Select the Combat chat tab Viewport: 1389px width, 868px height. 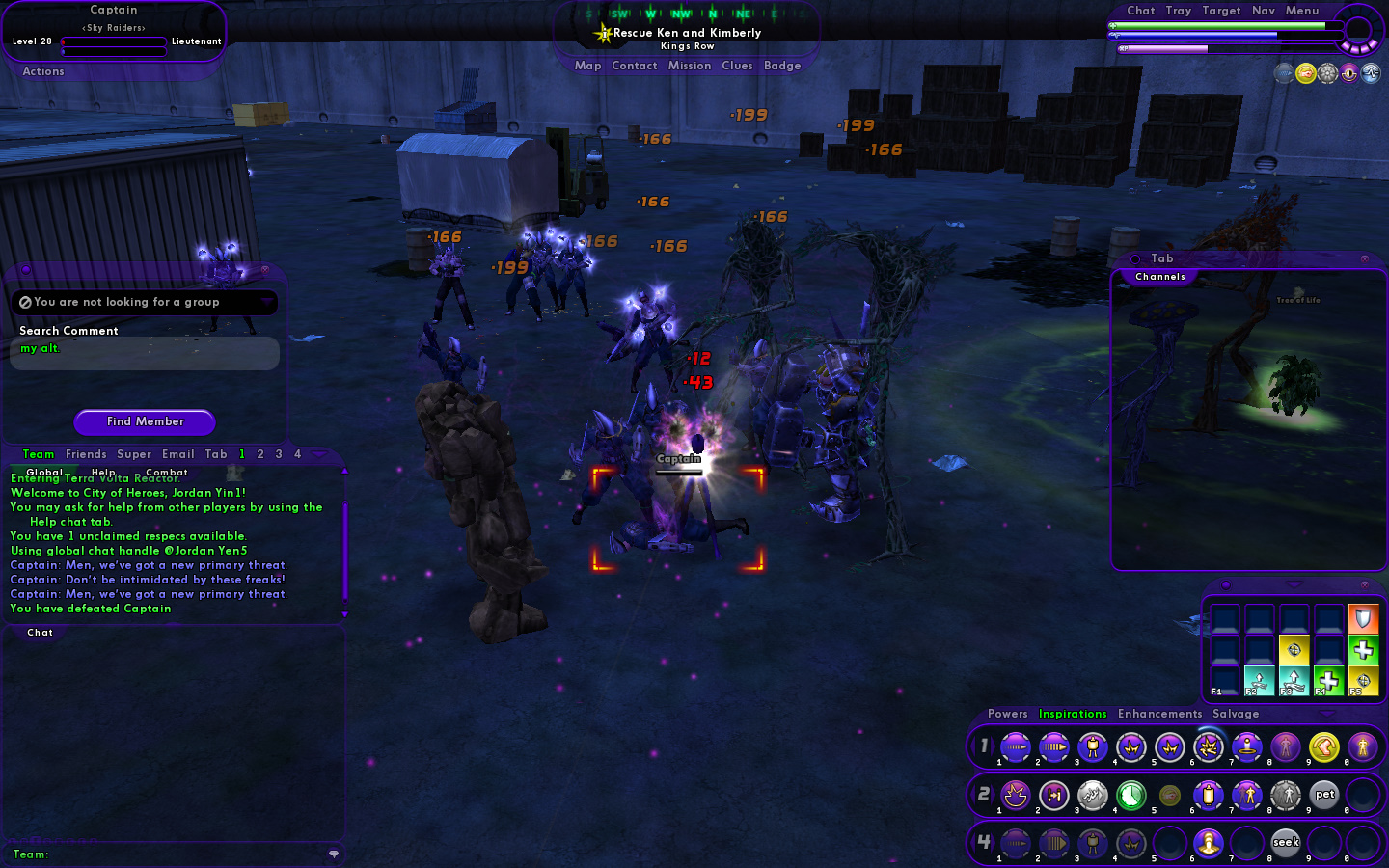(166, 472)
